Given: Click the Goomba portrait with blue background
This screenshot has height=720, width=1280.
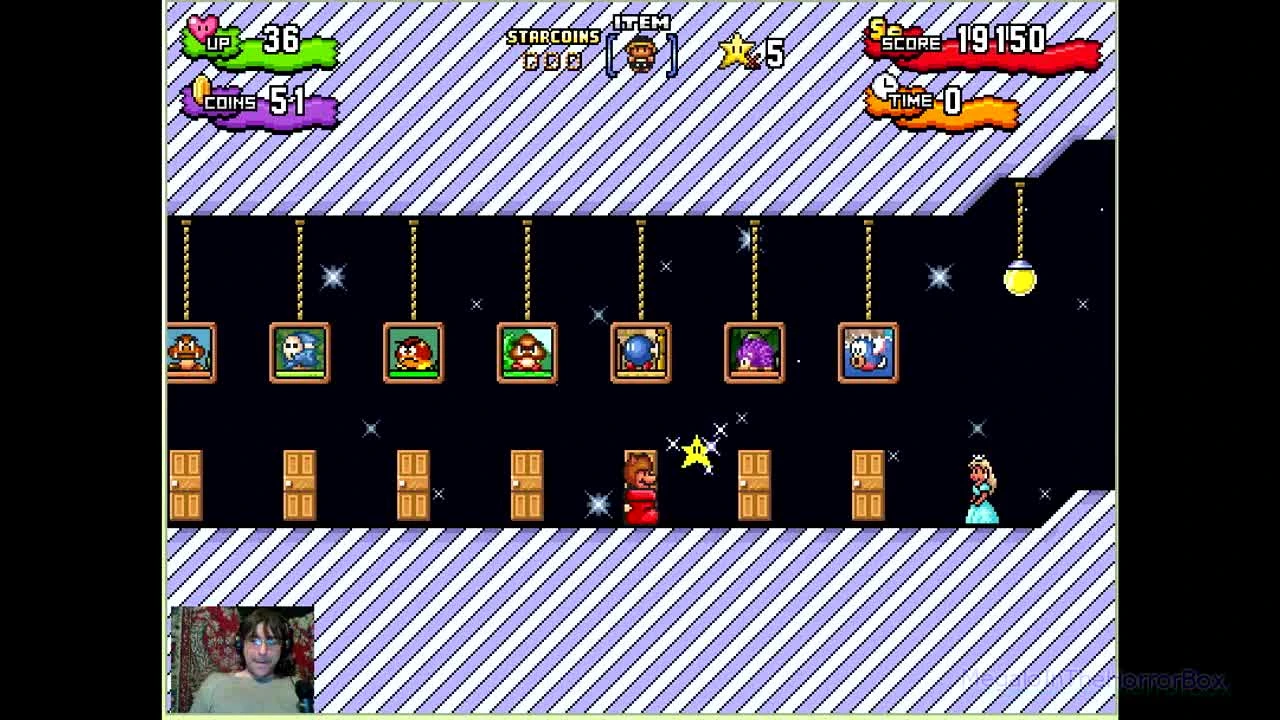Looking at the screenshot, I should pos(190,352).
